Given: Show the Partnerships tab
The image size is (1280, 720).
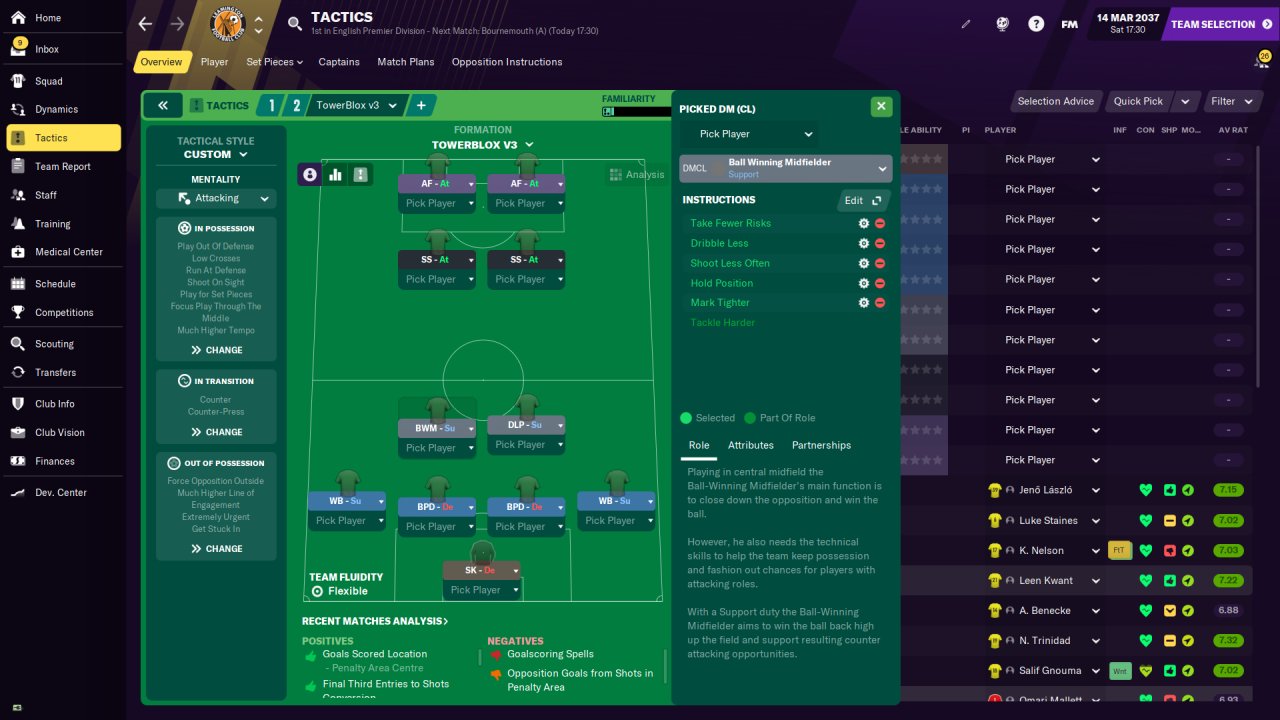Looking at the screenshot, I should coord(821,445).
